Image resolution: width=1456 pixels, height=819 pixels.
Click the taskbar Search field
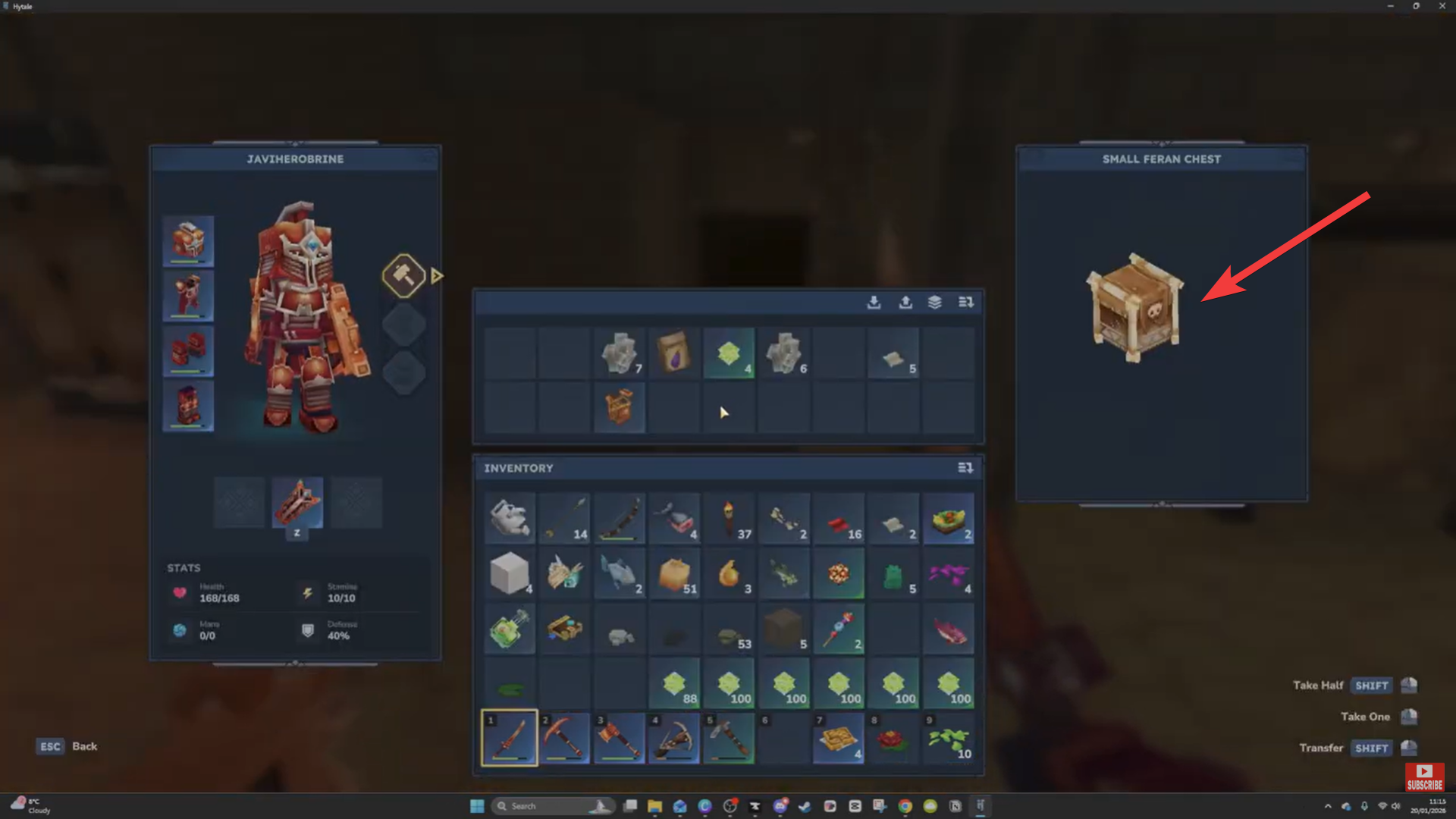pyautogui.click(x=551, y=806)
